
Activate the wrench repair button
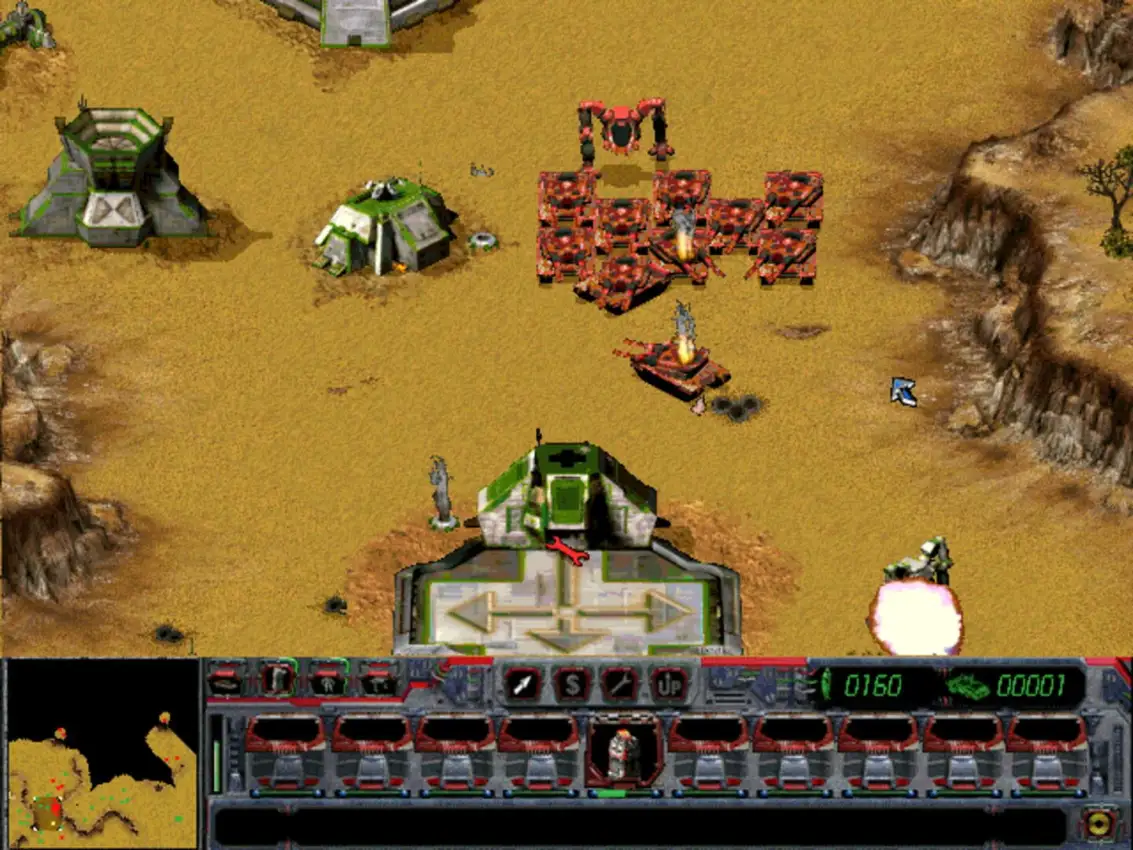click(x=619, y=683)
